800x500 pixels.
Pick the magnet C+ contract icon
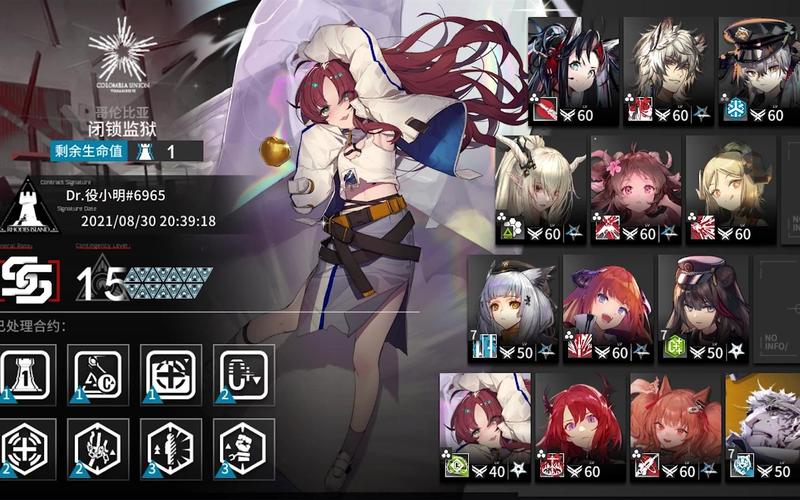243,374
